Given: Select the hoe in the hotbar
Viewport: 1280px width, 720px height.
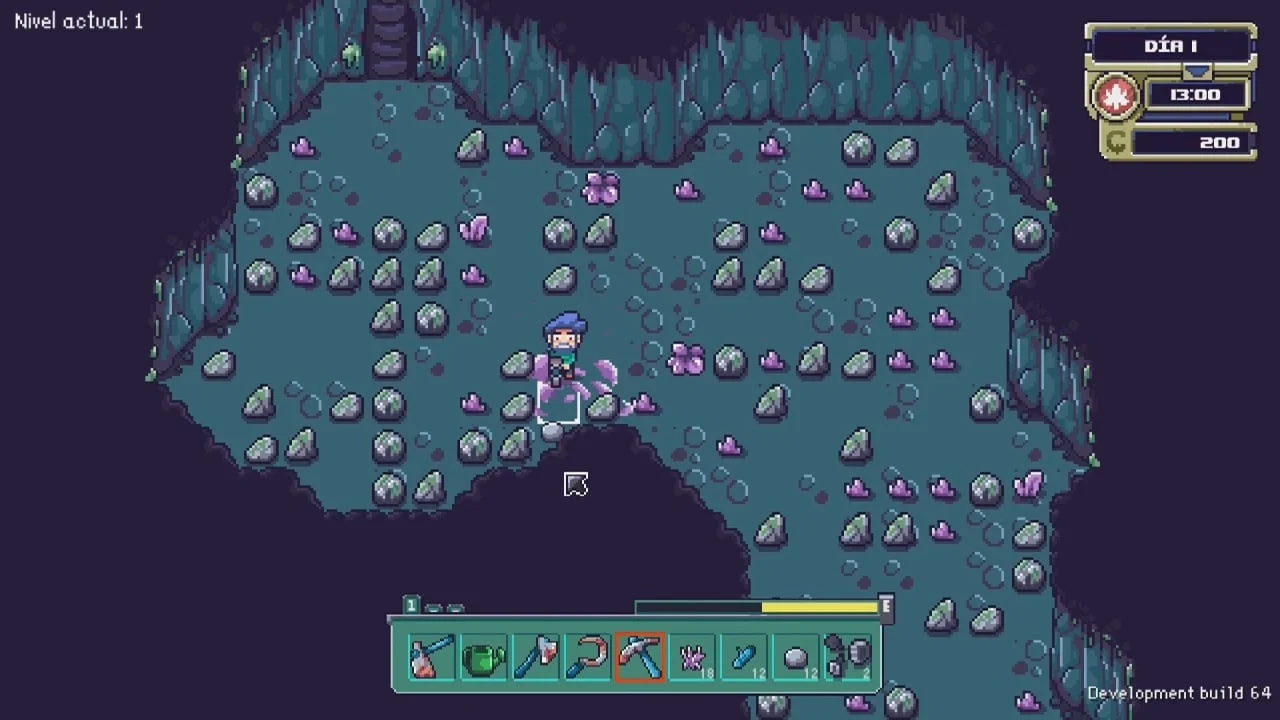Looking at the screenshot, I should [431, 657].
